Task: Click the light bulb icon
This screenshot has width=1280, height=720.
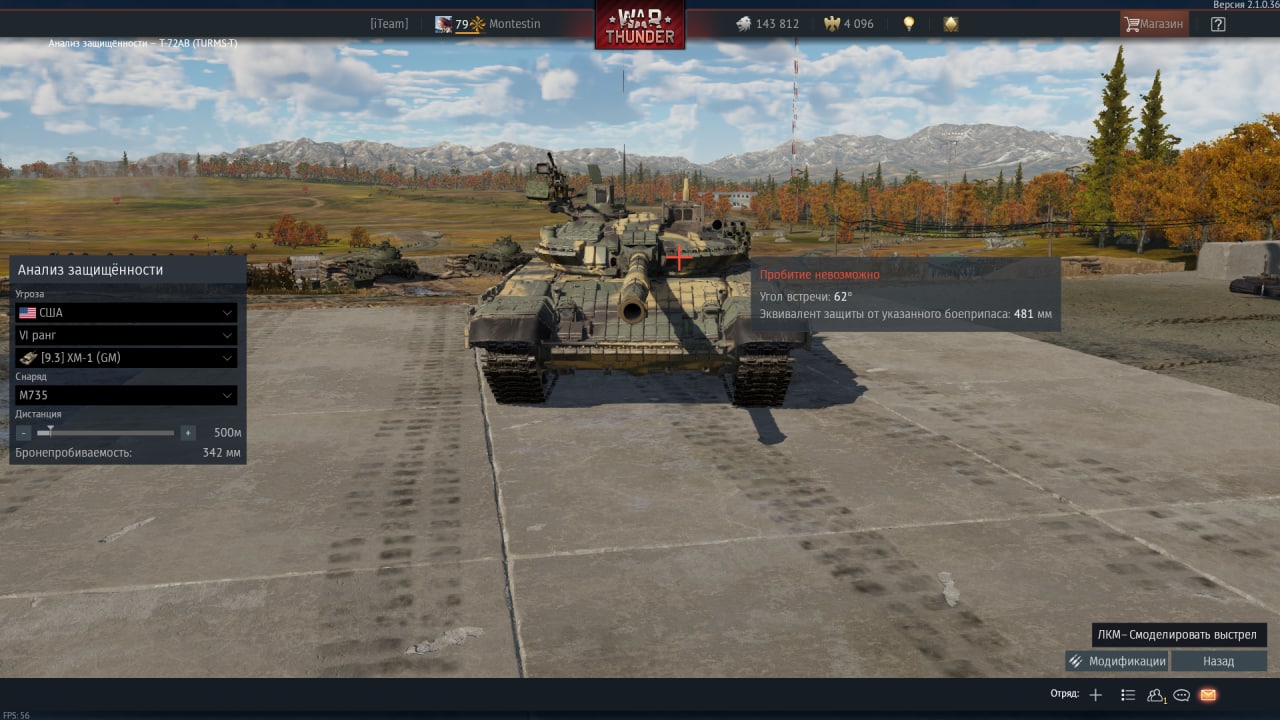Action: (909, 24)
